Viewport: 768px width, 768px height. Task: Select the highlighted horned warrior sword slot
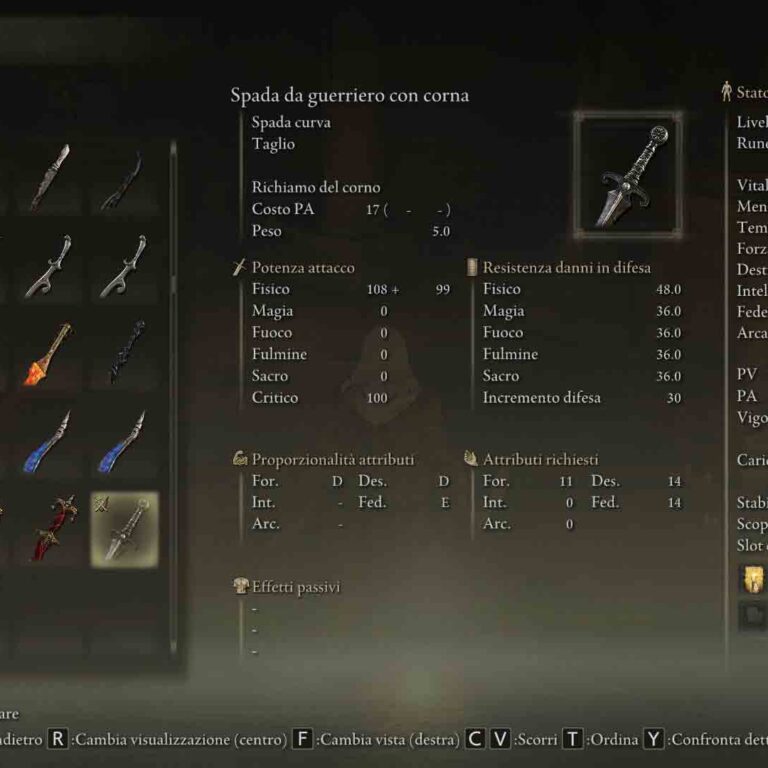tap(124, 528)
